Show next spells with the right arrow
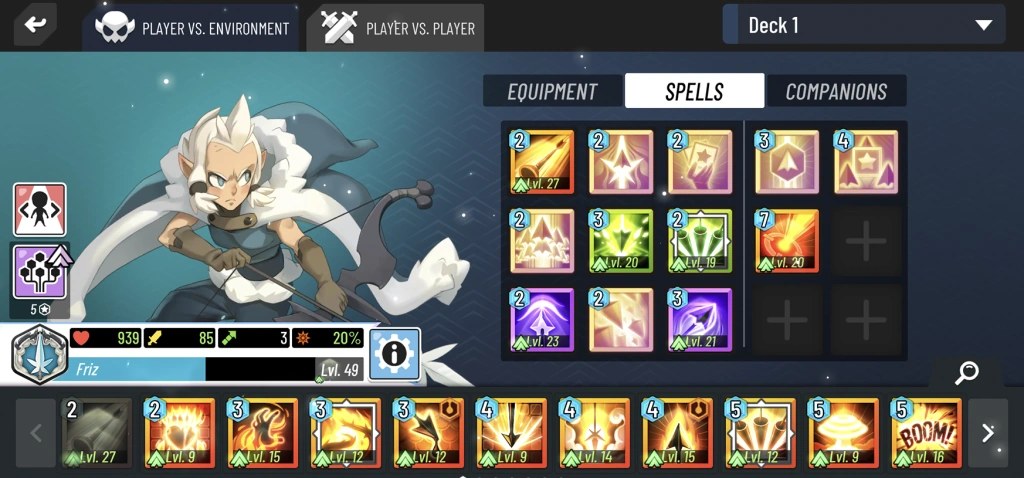The width and height of the screenshot is (1024, 478). tap(987, 433)
